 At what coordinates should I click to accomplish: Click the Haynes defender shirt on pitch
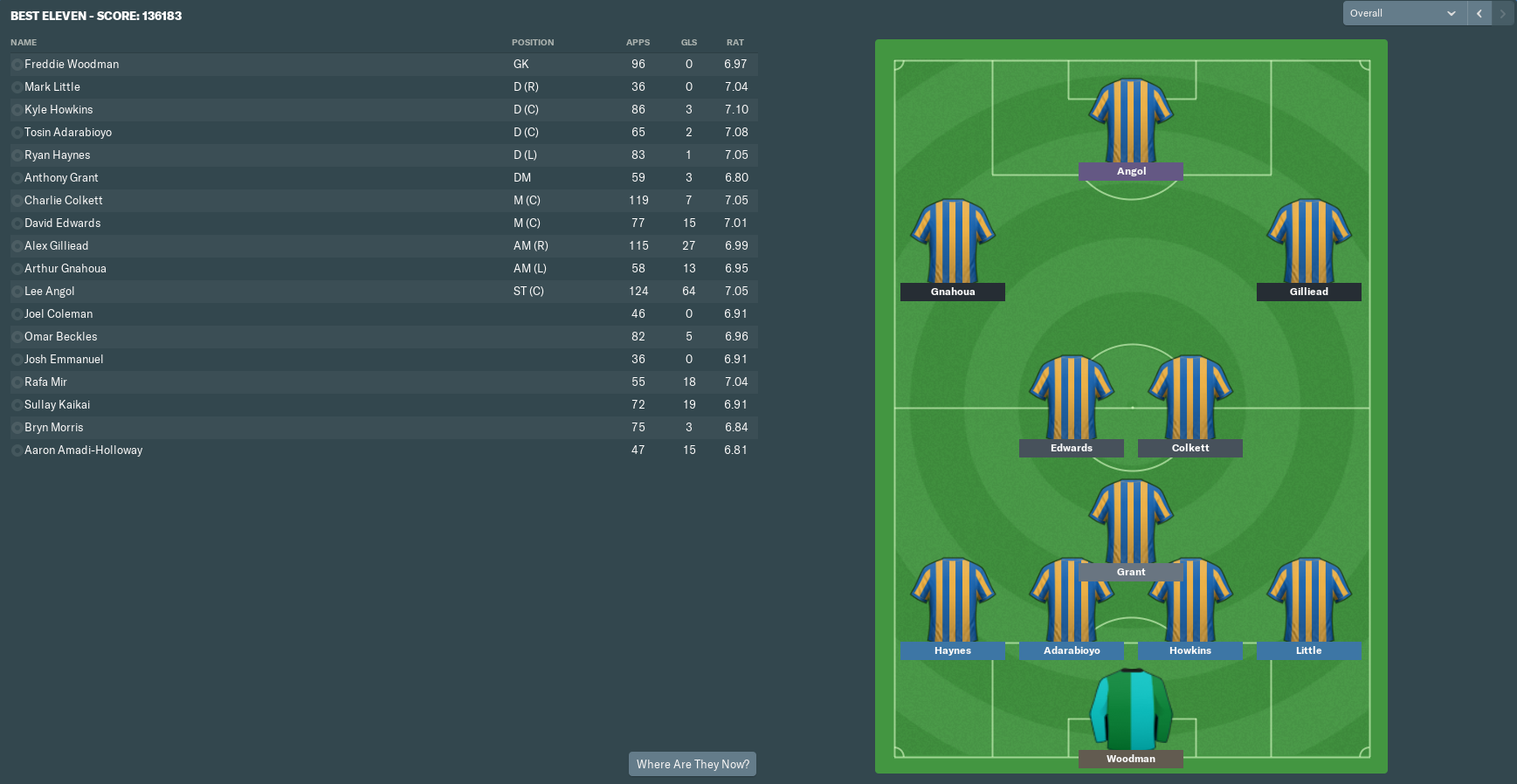(953, 601)
